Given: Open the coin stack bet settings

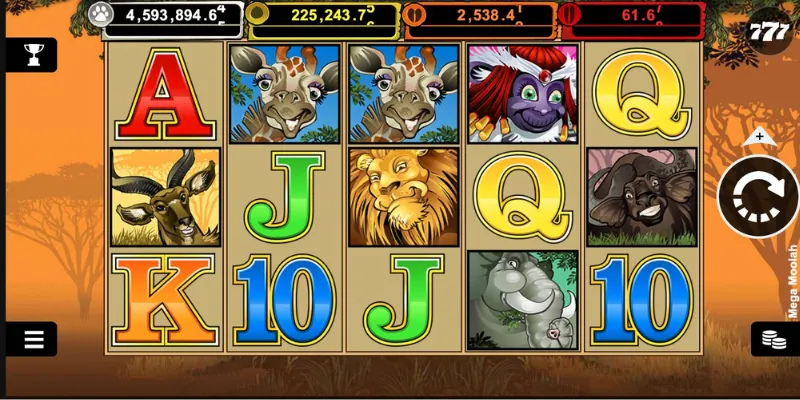Looking at the screenshot, I should coord(773,339).
